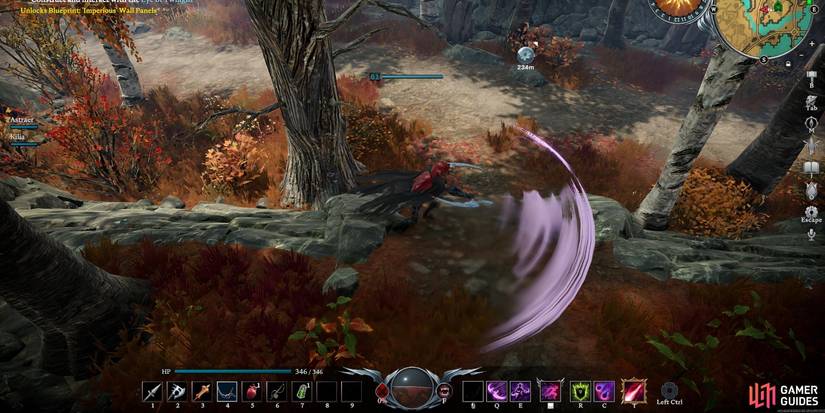Cast the purple orb spell on C
Screen dimensions: 825x413
coord(604,391)
